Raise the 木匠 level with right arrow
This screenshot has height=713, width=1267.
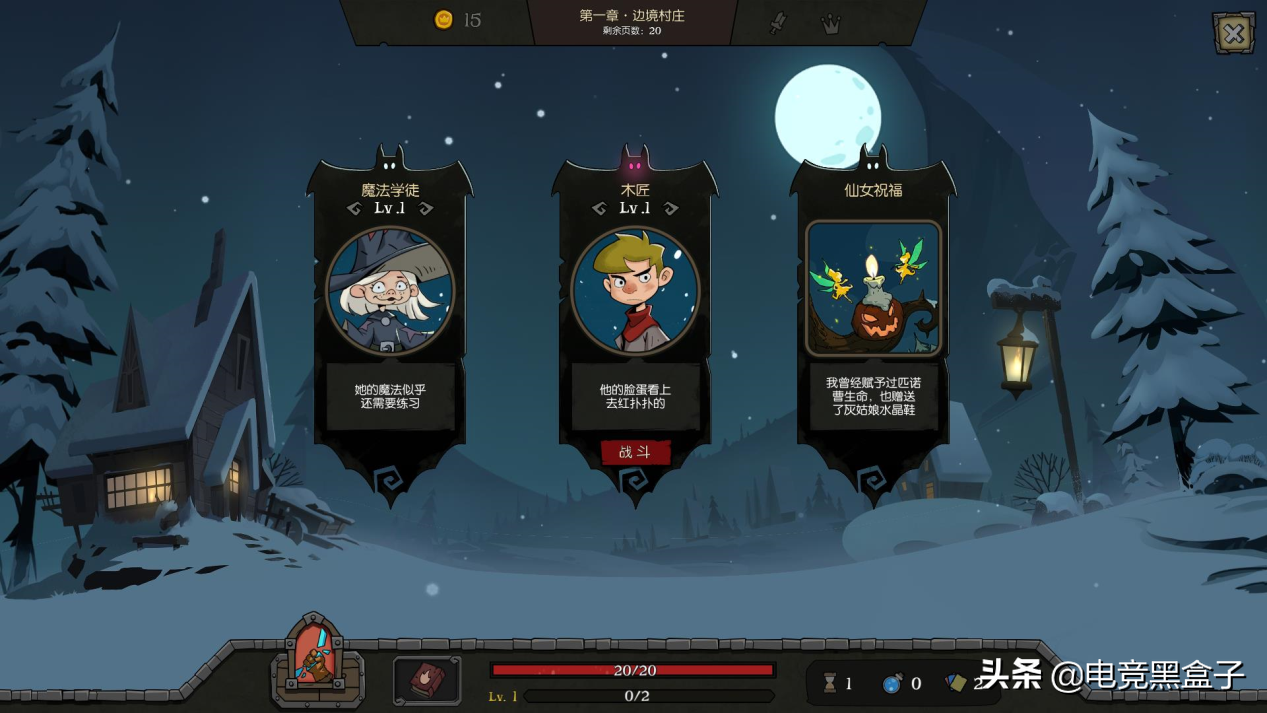click(x=672, y=209)
